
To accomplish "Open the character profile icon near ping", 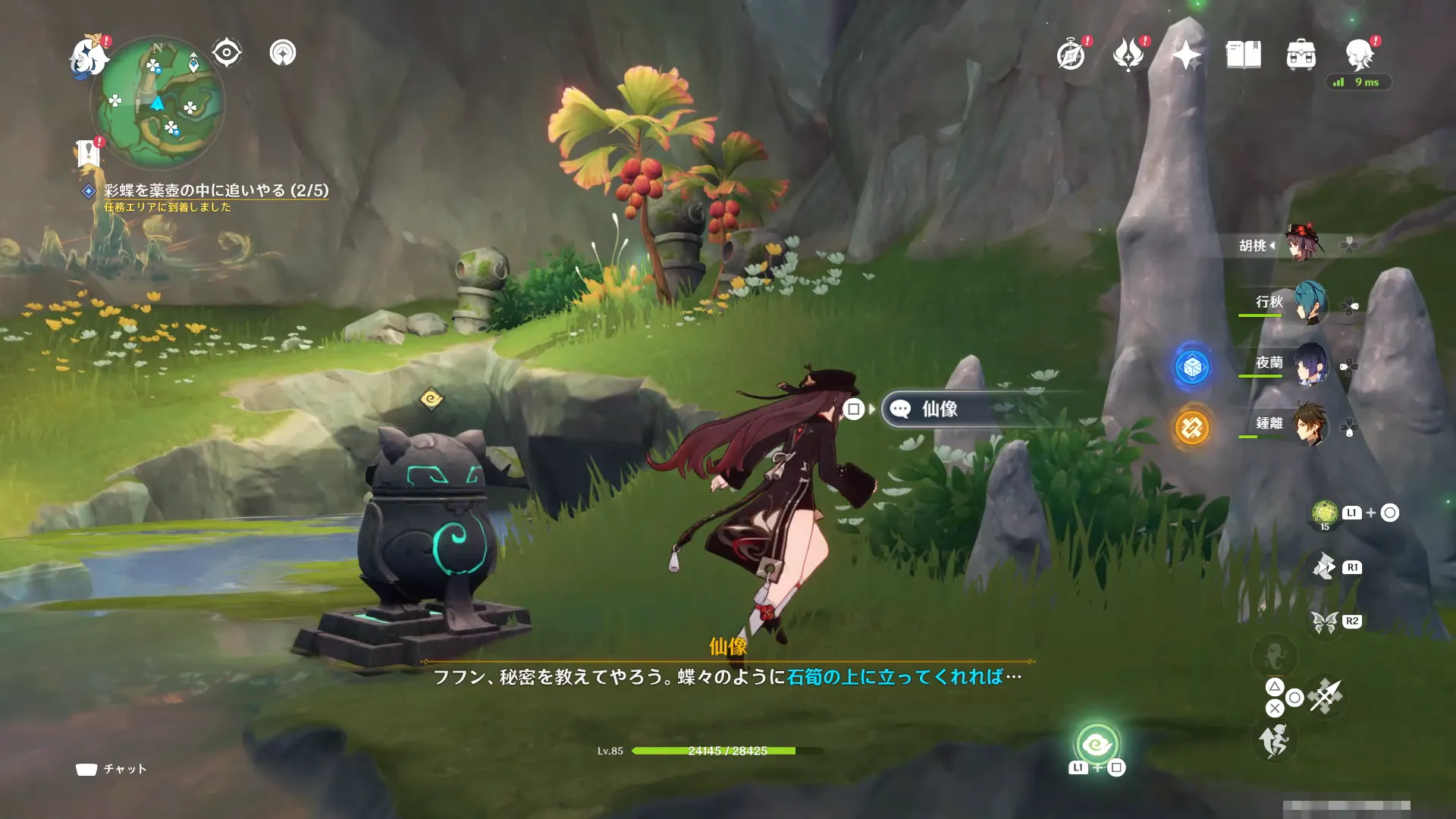I will pyautogui.click(x=1360, y=55).
